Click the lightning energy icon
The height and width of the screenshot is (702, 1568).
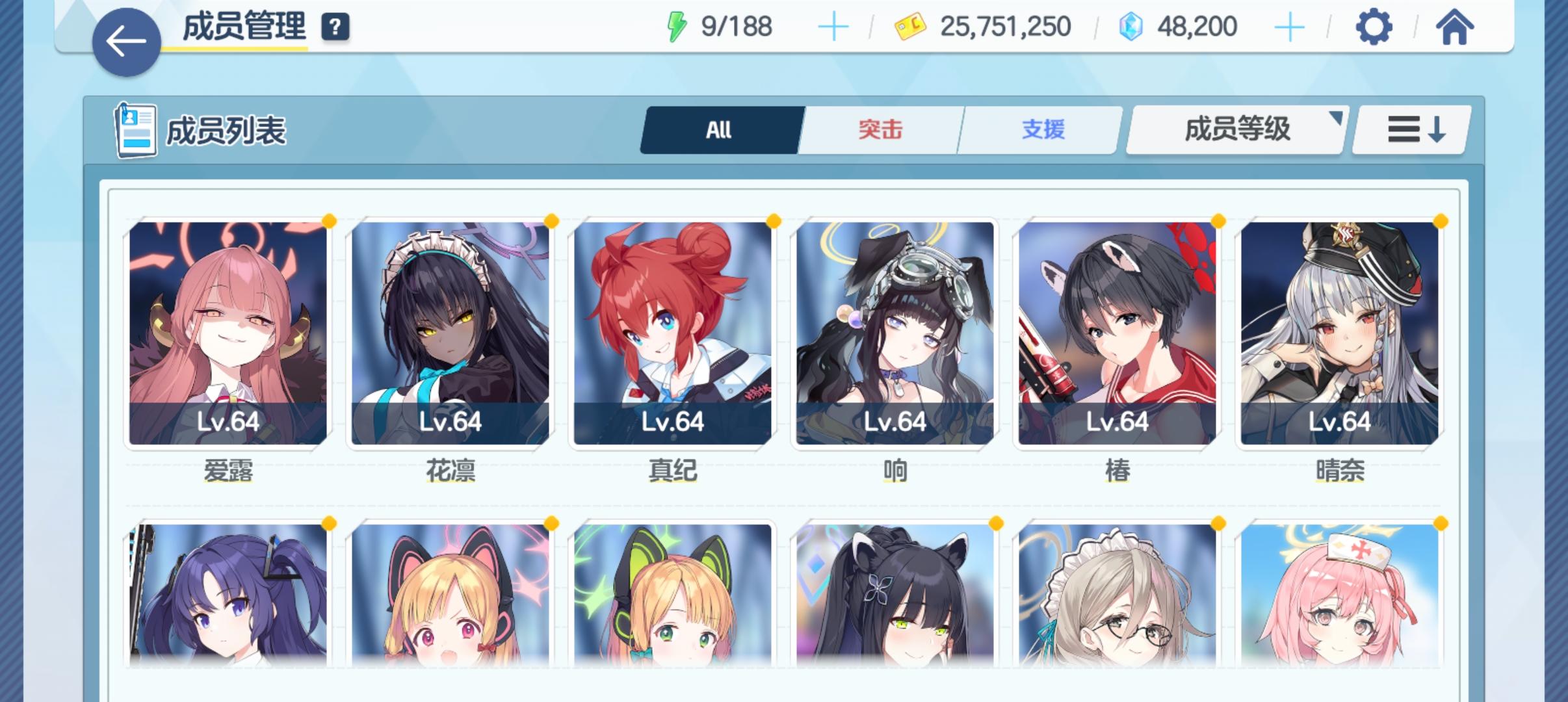[x=677, y=25]
